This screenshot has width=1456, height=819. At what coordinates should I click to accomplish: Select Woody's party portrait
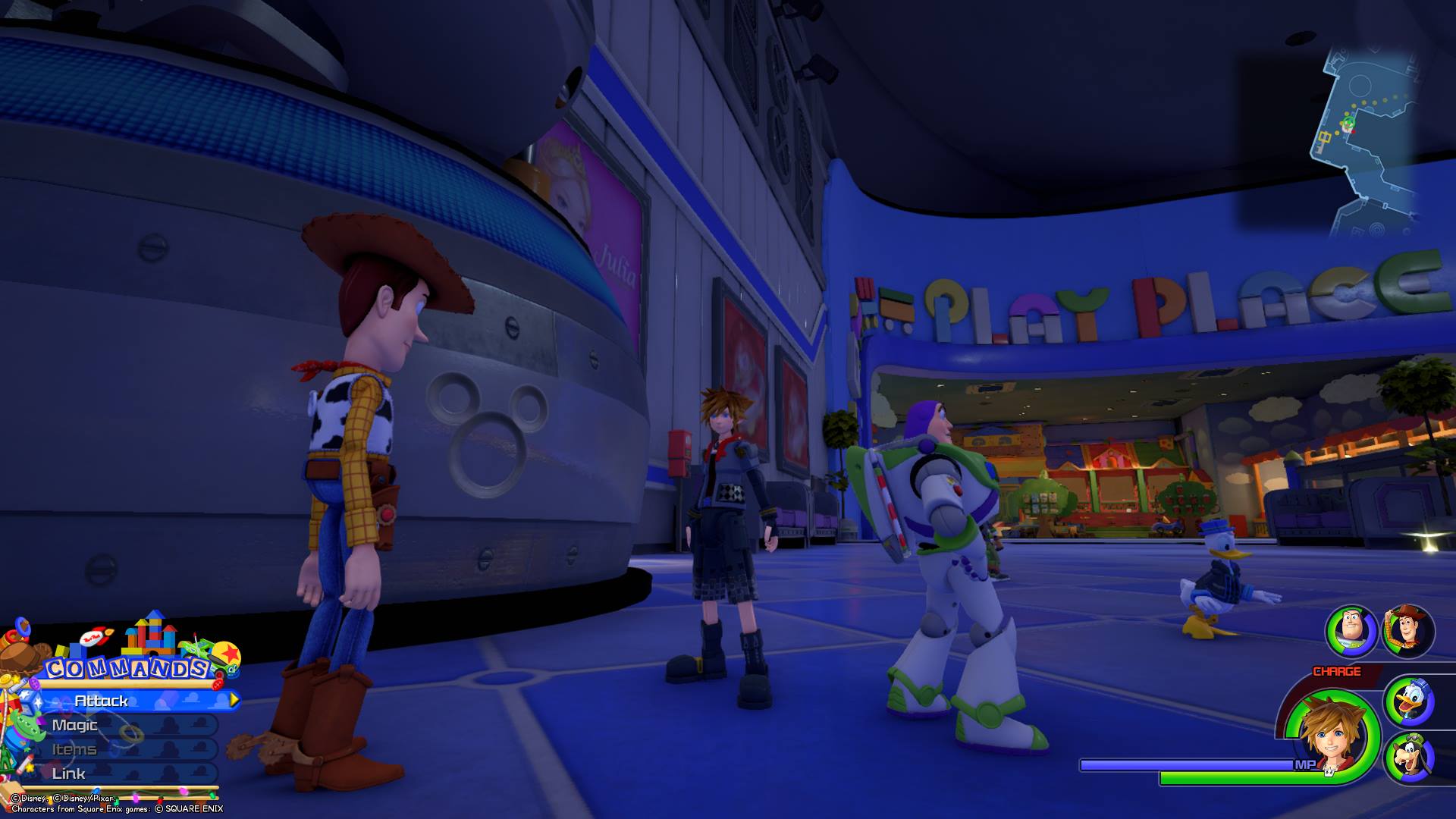pyautogui.click(x=1409, y=631)
